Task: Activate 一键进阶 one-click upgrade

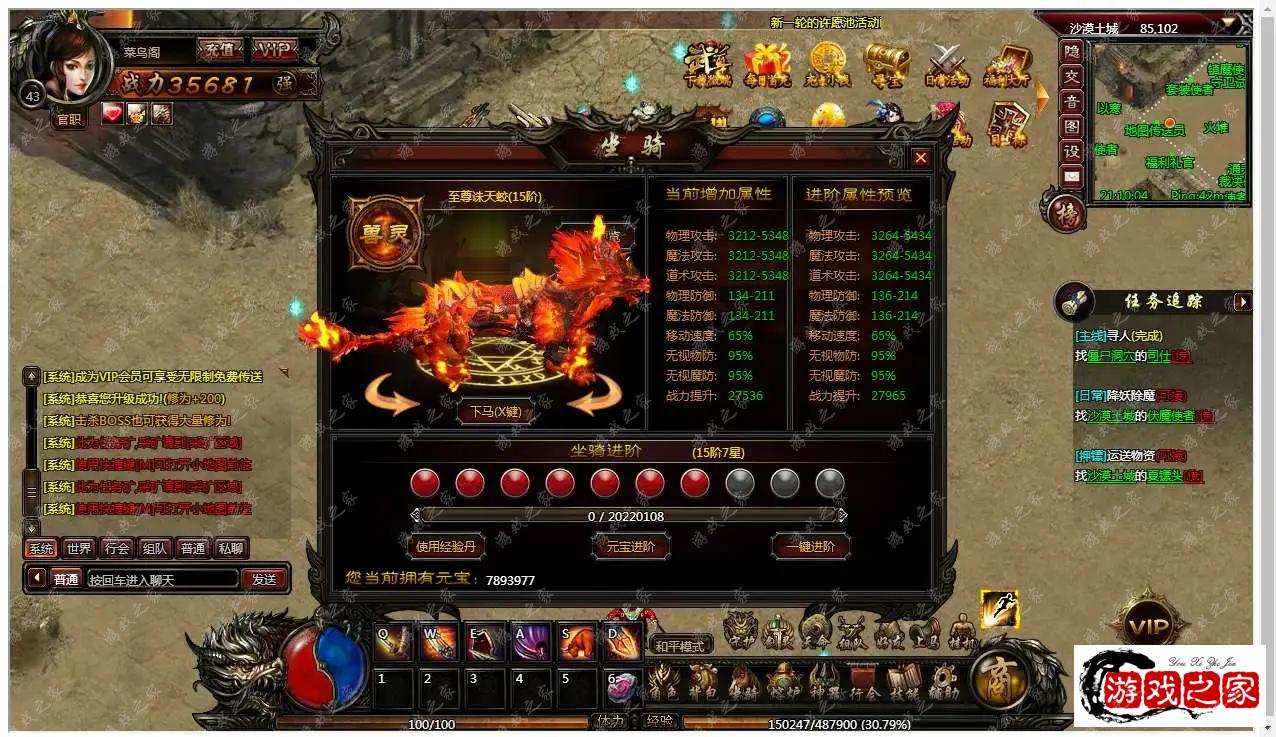Action: click(810, 547)
